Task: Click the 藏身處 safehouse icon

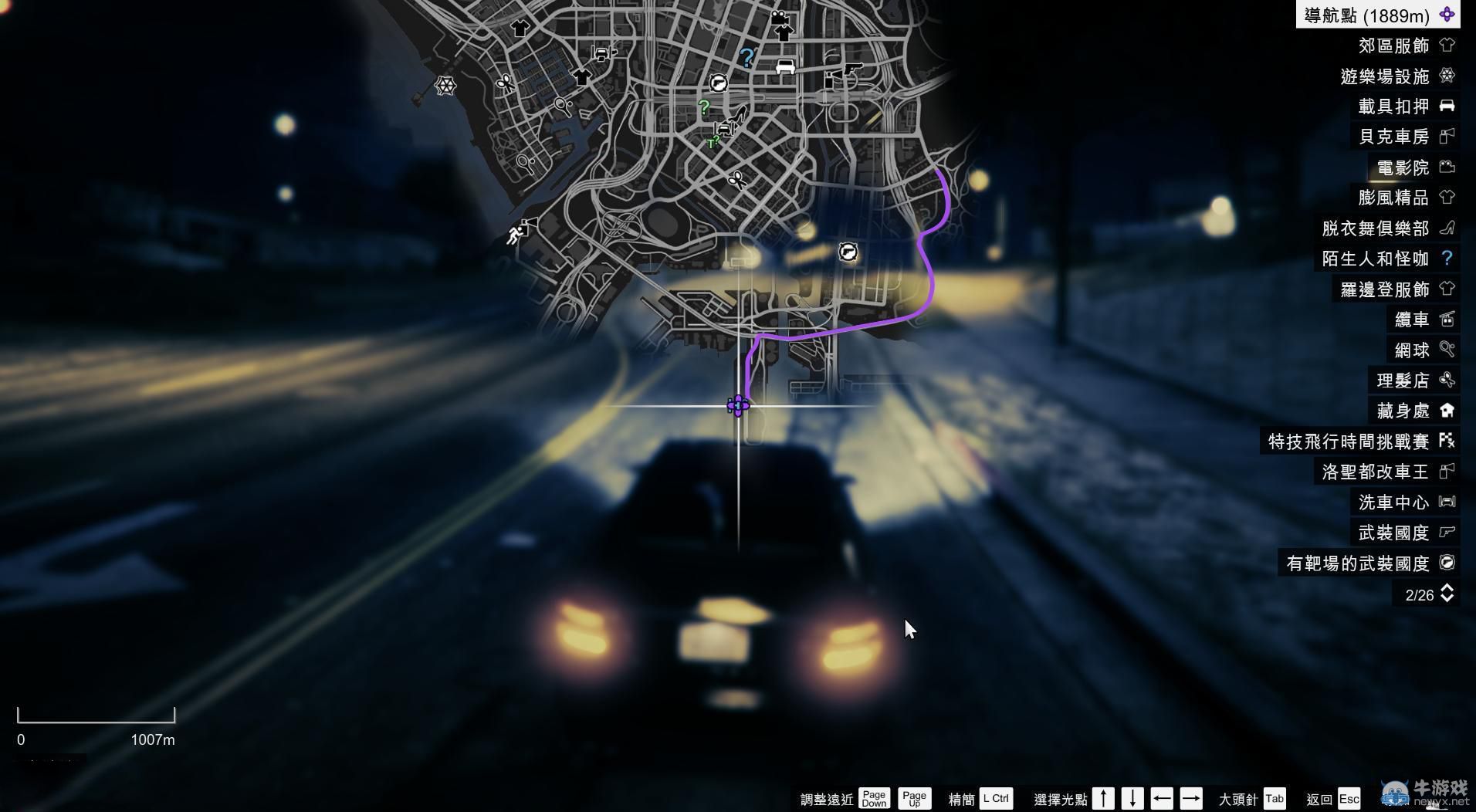Action: tap(1447, 411)
